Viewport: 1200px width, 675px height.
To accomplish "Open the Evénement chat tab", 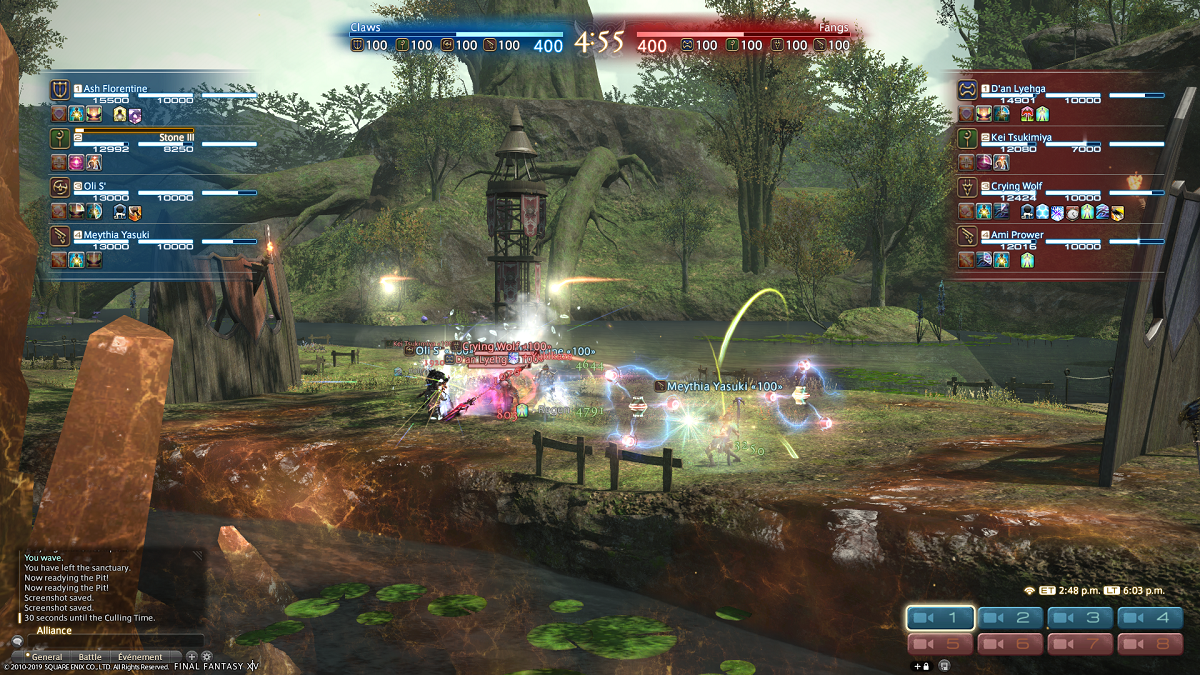I will [140, 657].
